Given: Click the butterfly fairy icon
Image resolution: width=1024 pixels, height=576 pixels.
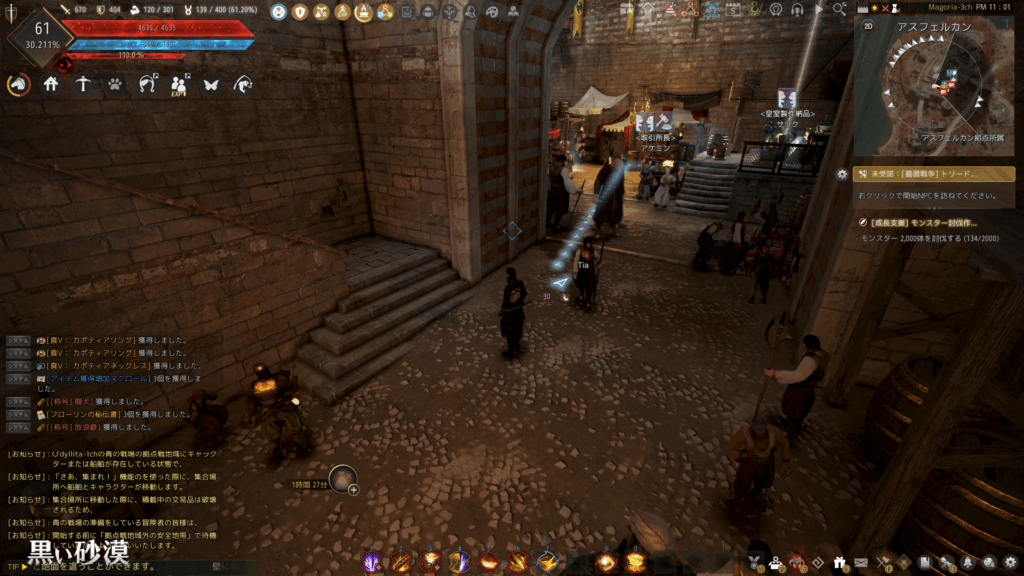Looking at the screenshot, I should tap(211, 85).
